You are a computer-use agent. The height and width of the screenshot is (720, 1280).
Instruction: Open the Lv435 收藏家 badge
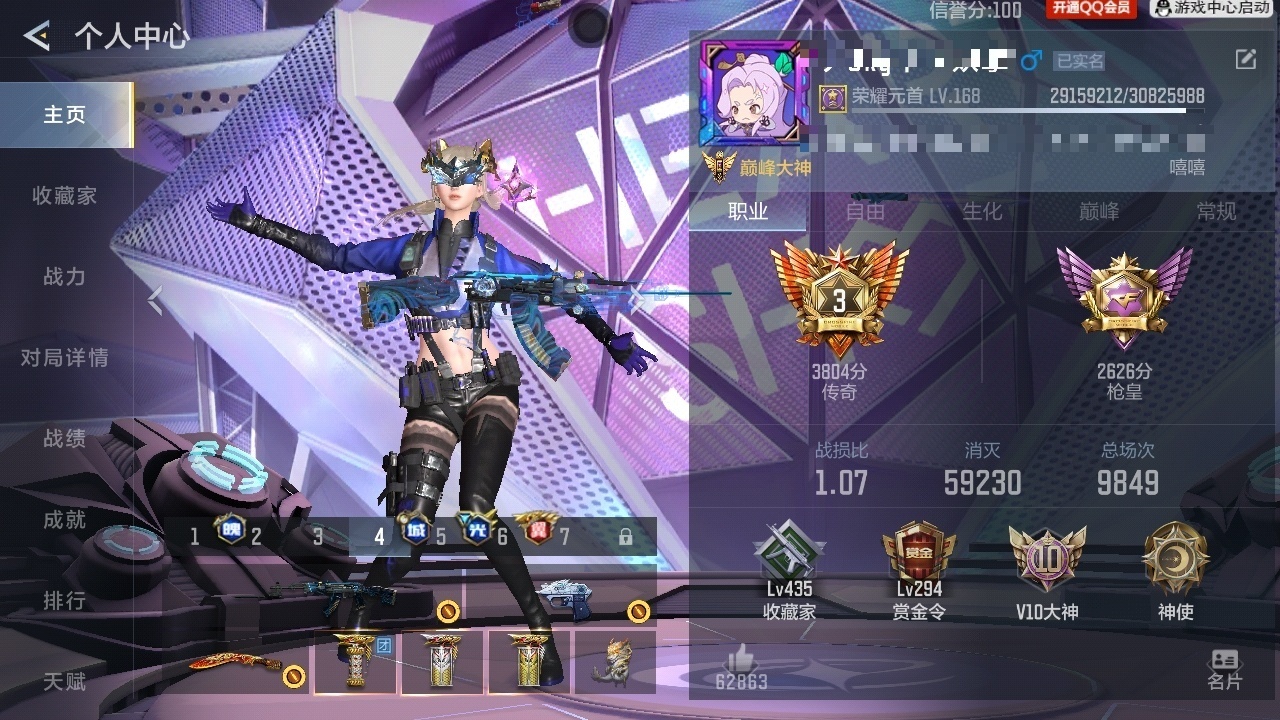(789, 572)
